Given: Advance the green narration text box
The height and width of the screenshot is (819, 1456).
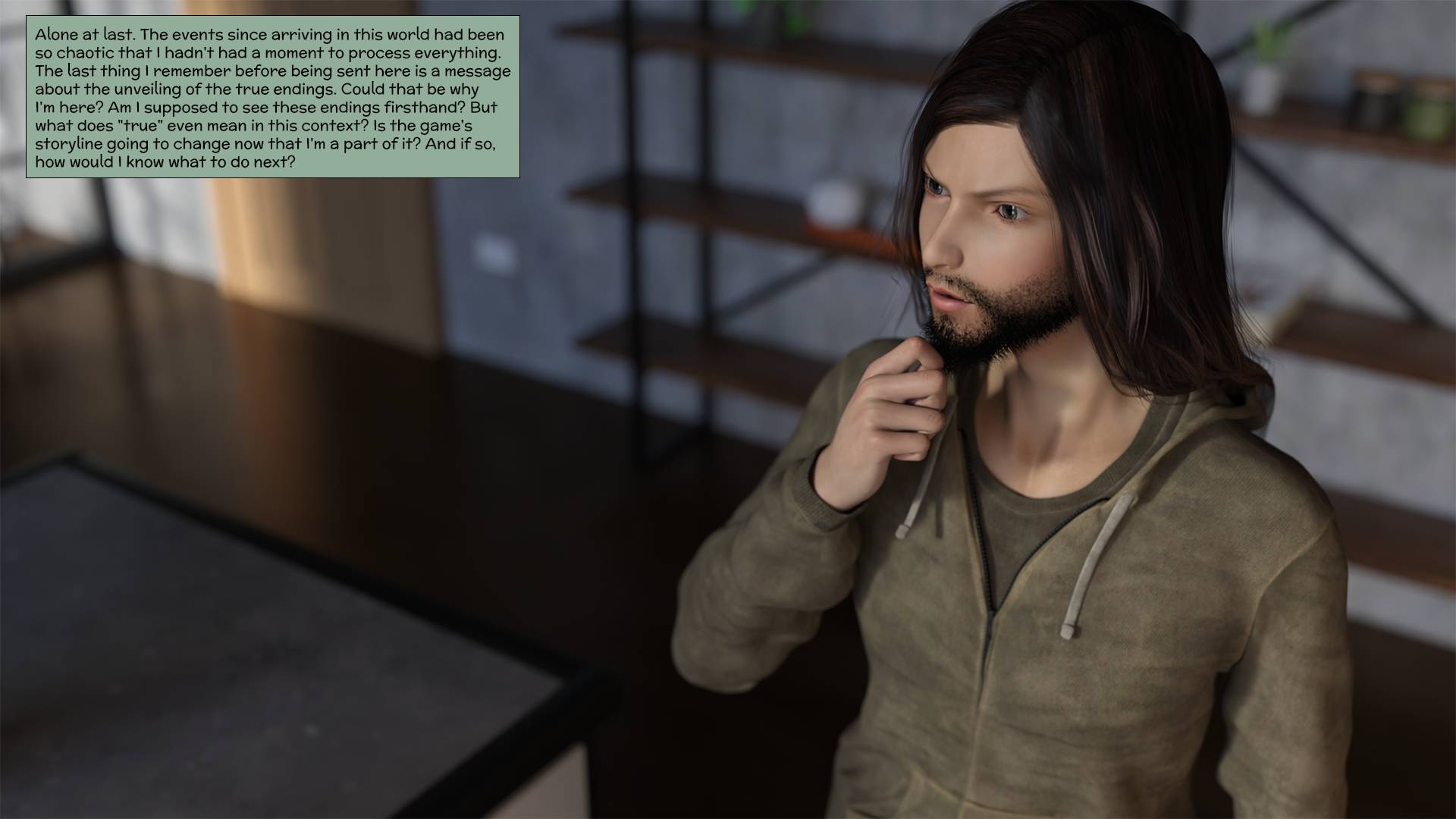Looking at the screenshot, I should [x=272, y=97].
